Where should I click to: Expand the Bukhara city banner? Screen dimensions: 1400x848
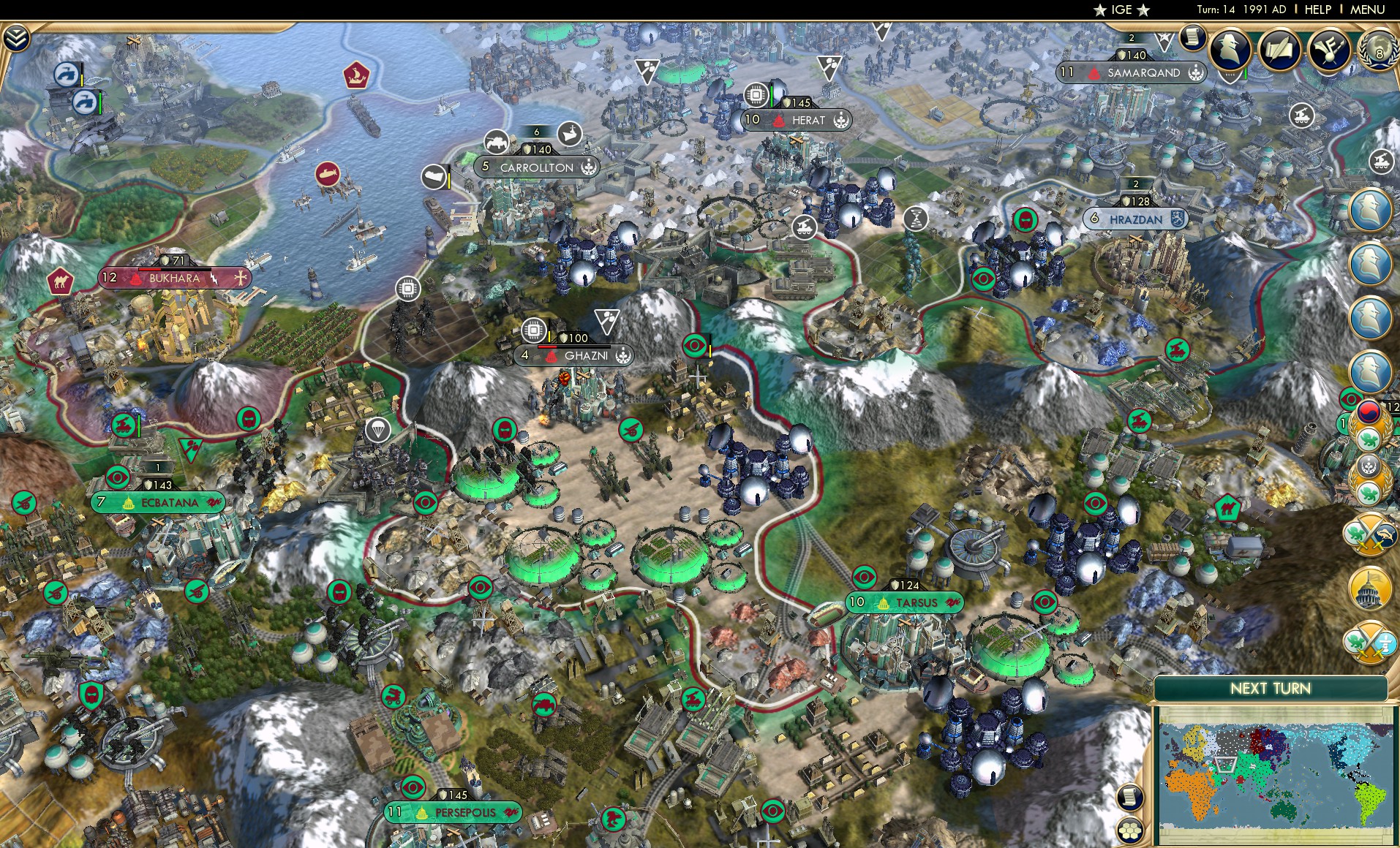pos(173,279)
